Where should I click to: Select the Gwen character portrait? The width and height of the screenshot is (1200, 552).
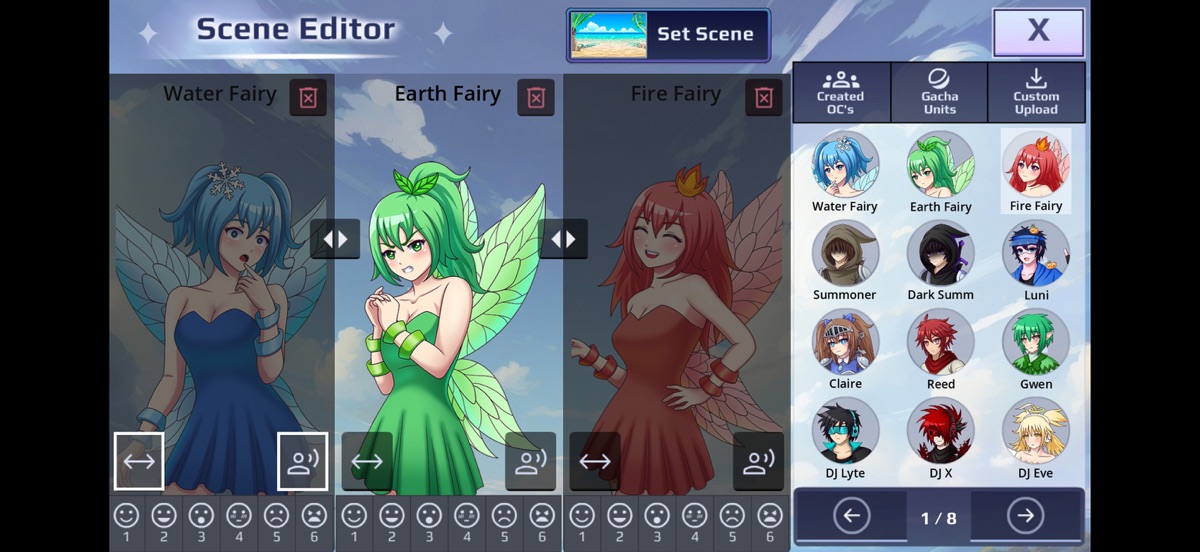1036,343
